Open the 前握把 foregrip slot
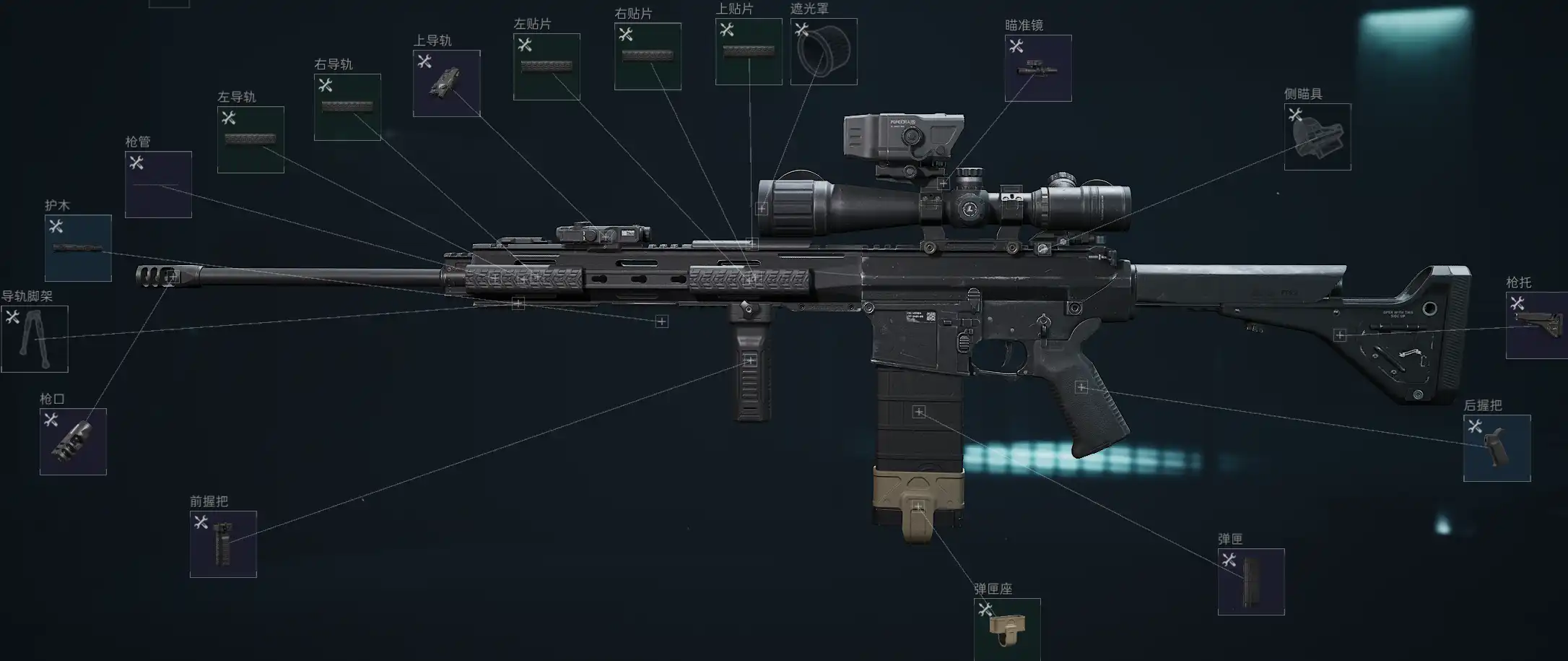1568x661 pixels. point(223,544)
